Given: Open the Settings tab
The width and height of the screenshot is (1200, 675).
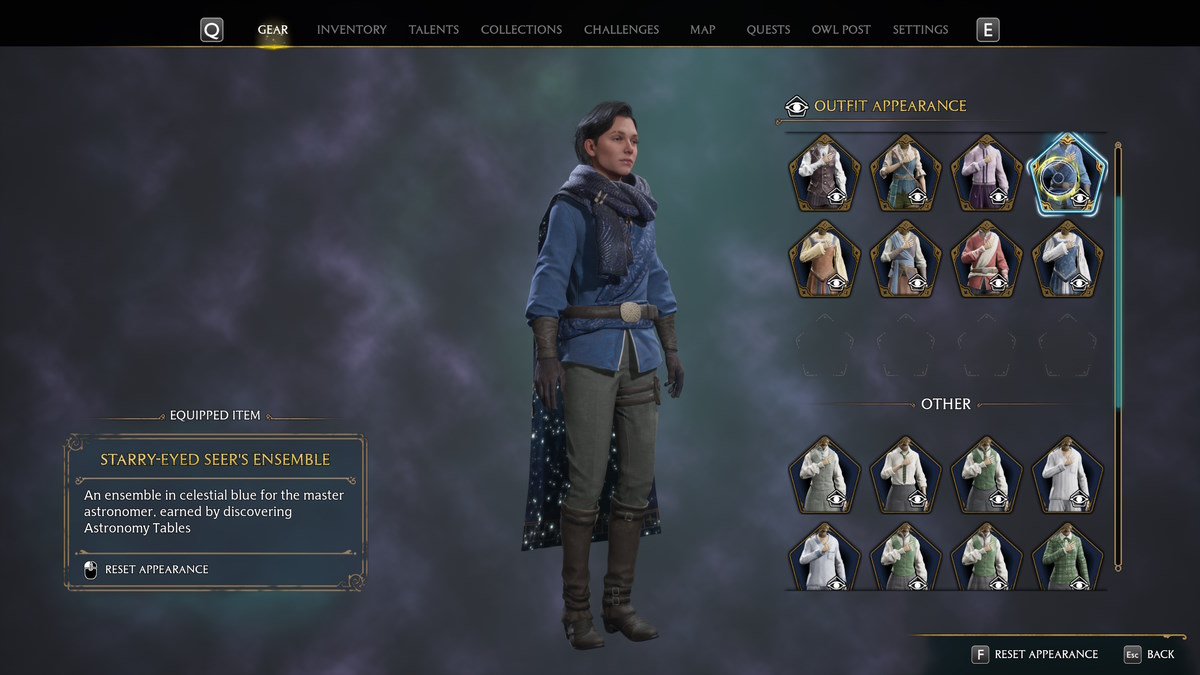Looking at the screenshot, I should coord(920,30).
